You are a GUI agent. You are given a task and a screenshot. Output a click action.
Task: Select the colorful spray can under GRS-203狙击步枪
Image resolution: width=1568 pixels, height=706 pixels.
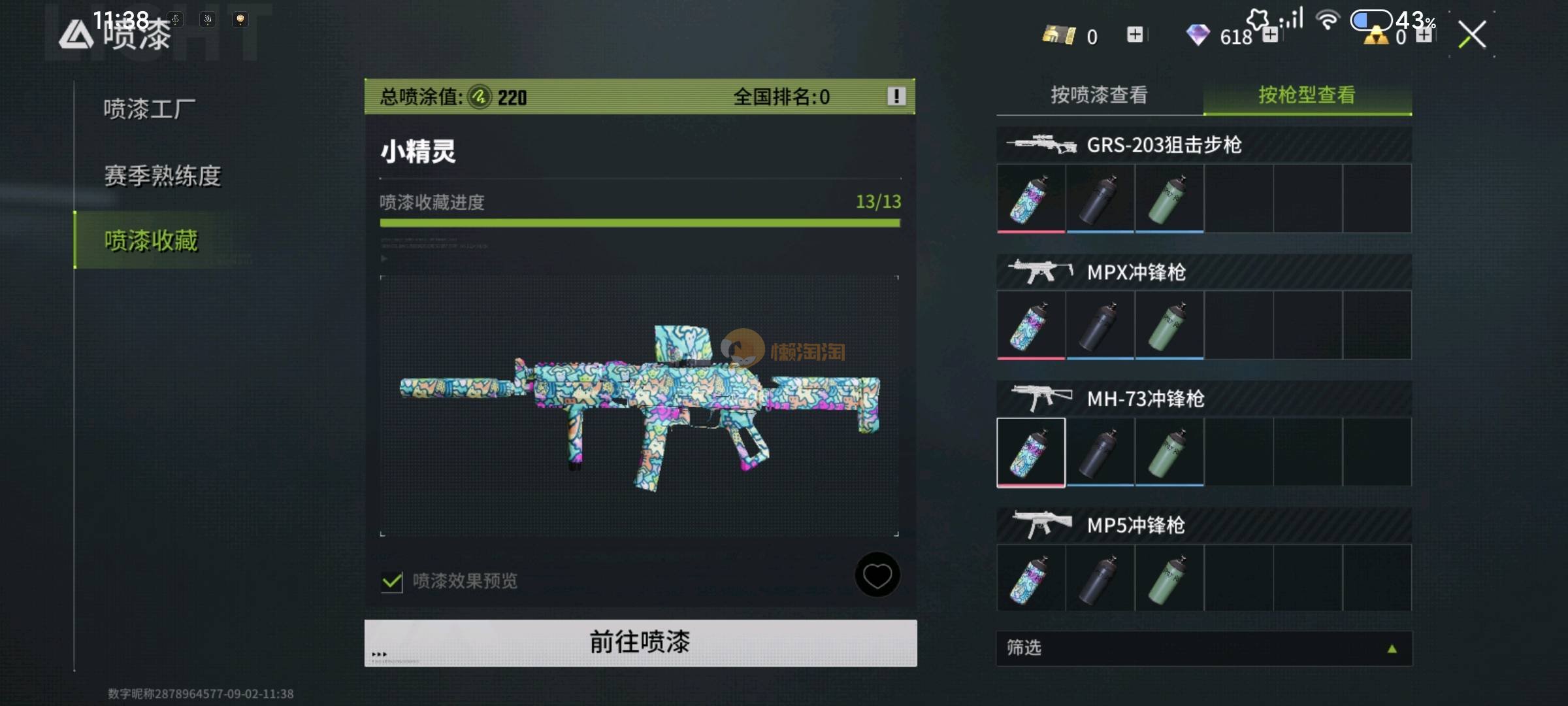1031,199
